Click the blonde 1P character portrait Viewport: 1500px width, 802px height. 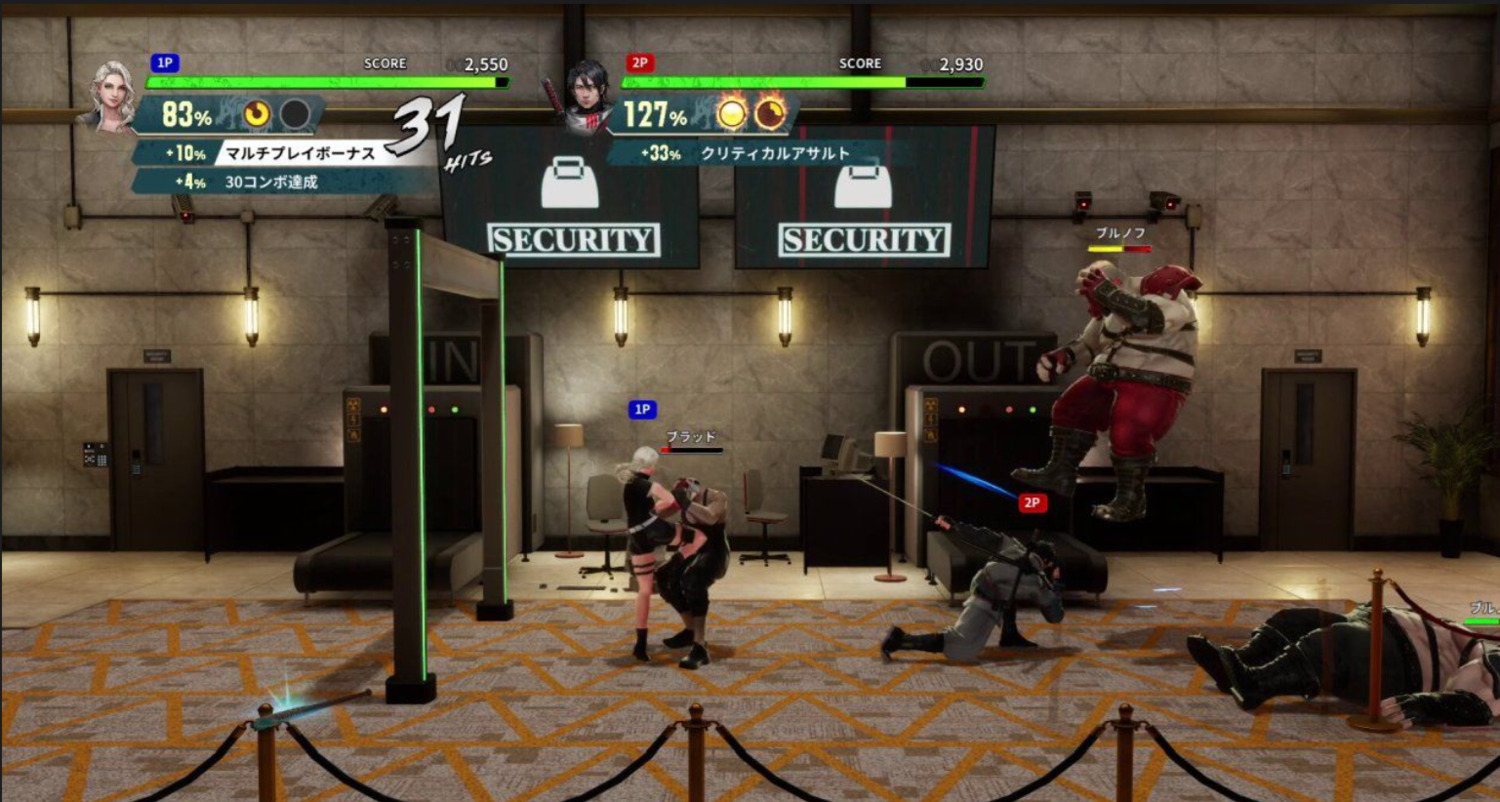pos(112,95)
